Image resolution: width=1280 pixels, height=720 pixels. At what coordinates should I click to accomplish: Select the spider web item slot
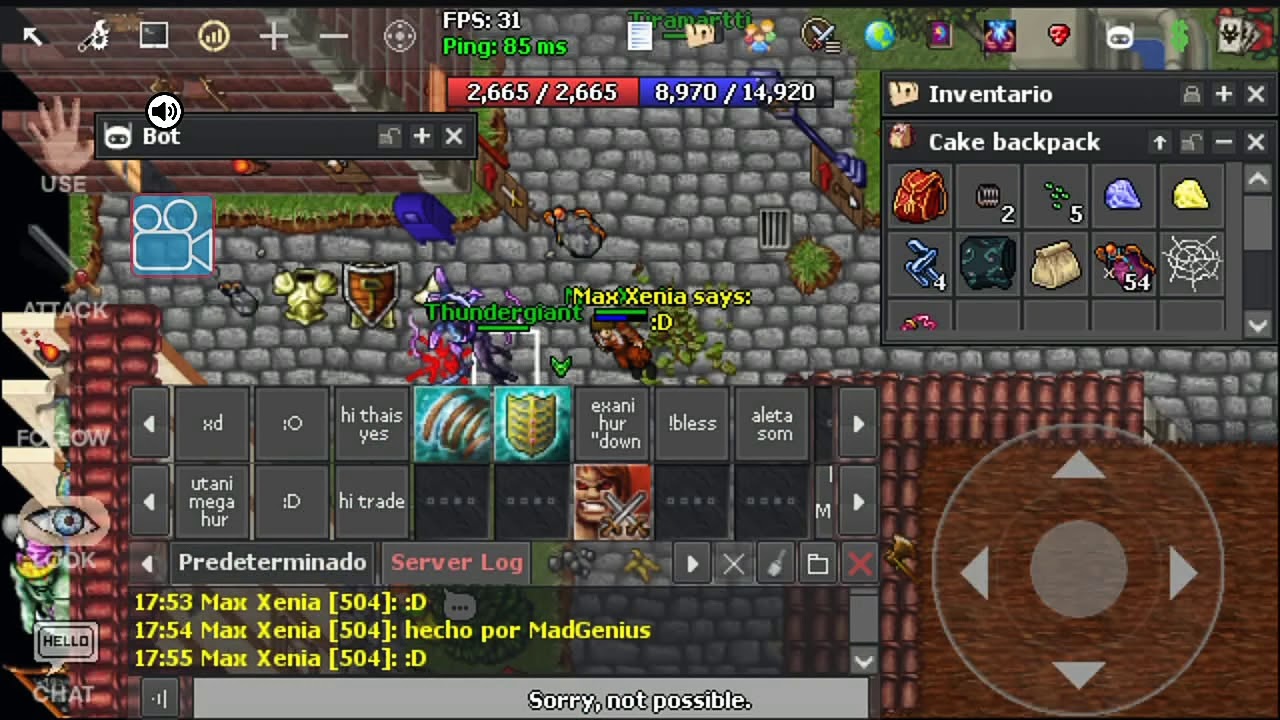click(x=1190, y=264)
